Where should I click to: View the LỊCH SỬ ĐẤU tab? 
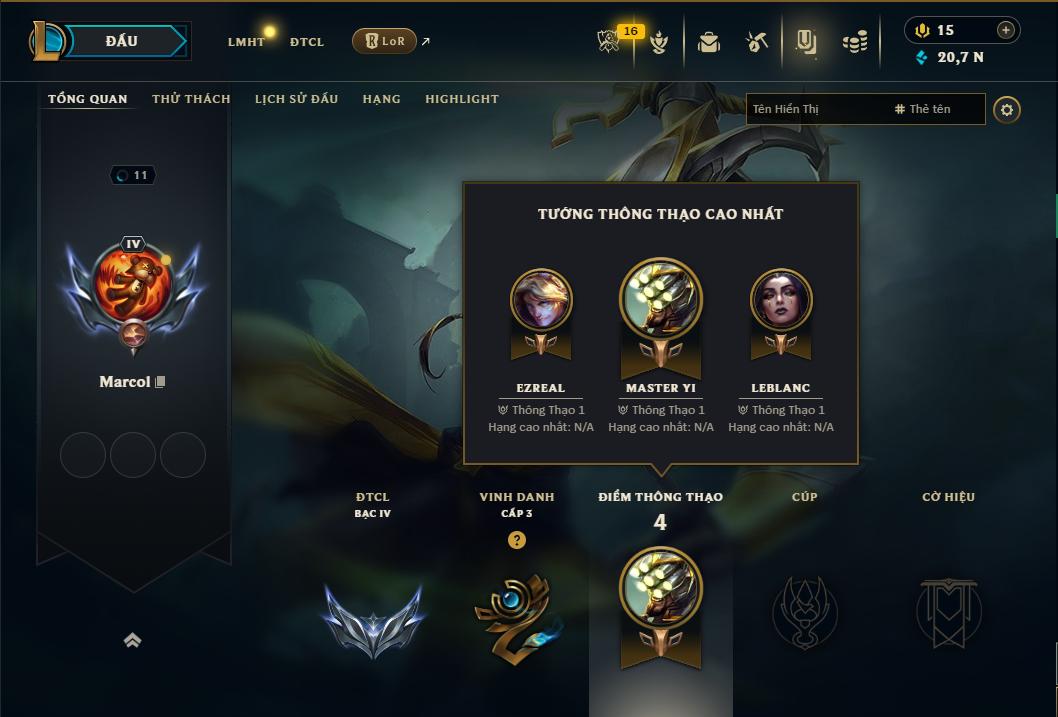(296, 99)
